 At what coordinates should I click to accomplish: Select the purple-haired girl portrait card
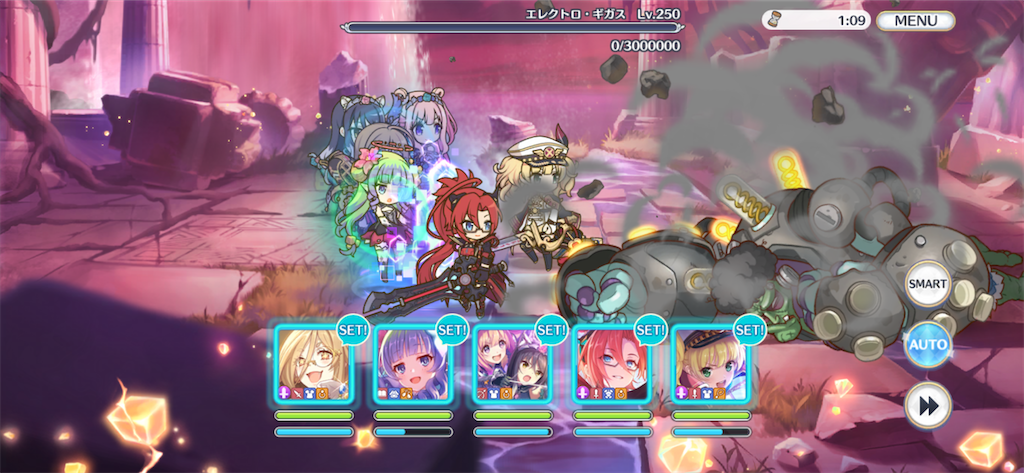click(413, 364)
